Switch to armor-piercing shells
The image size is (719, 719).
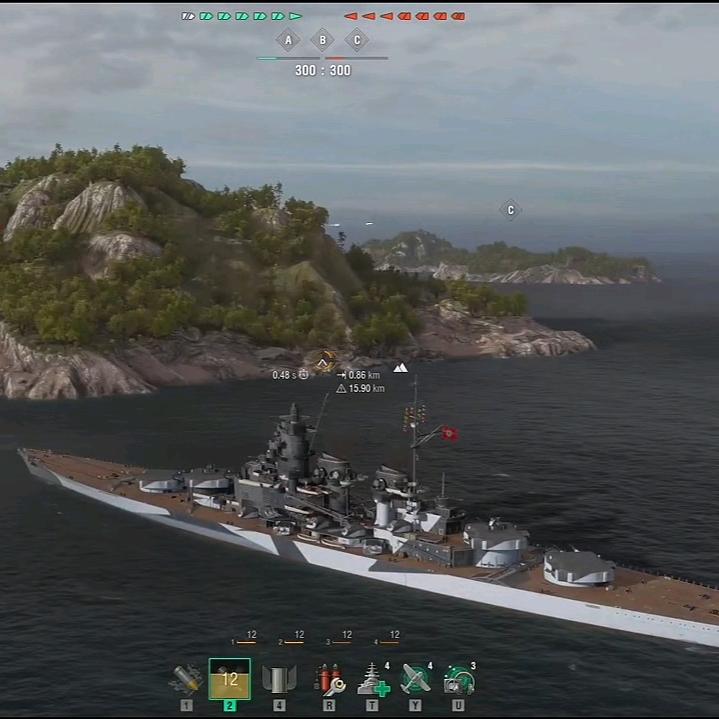230,680
